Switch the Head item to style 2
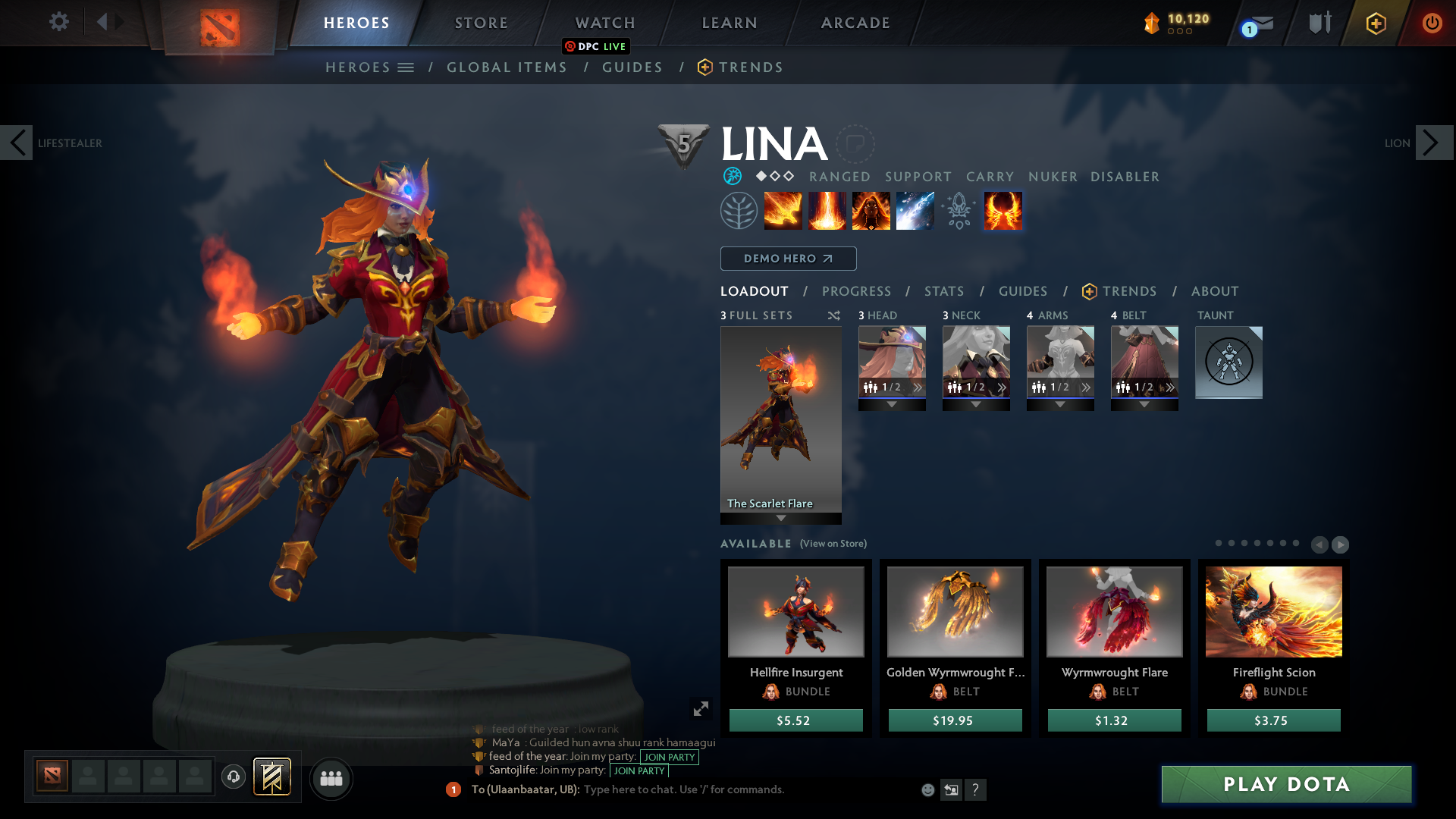 coord(917,386)
